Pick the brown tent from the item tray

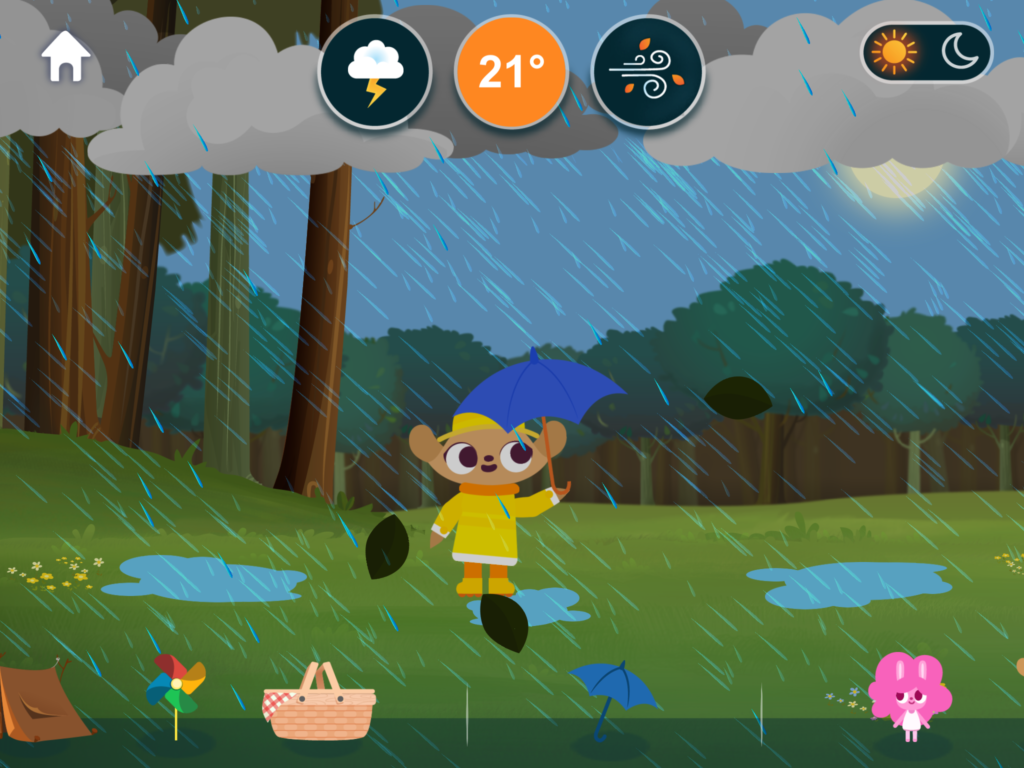tap(40, 702)
